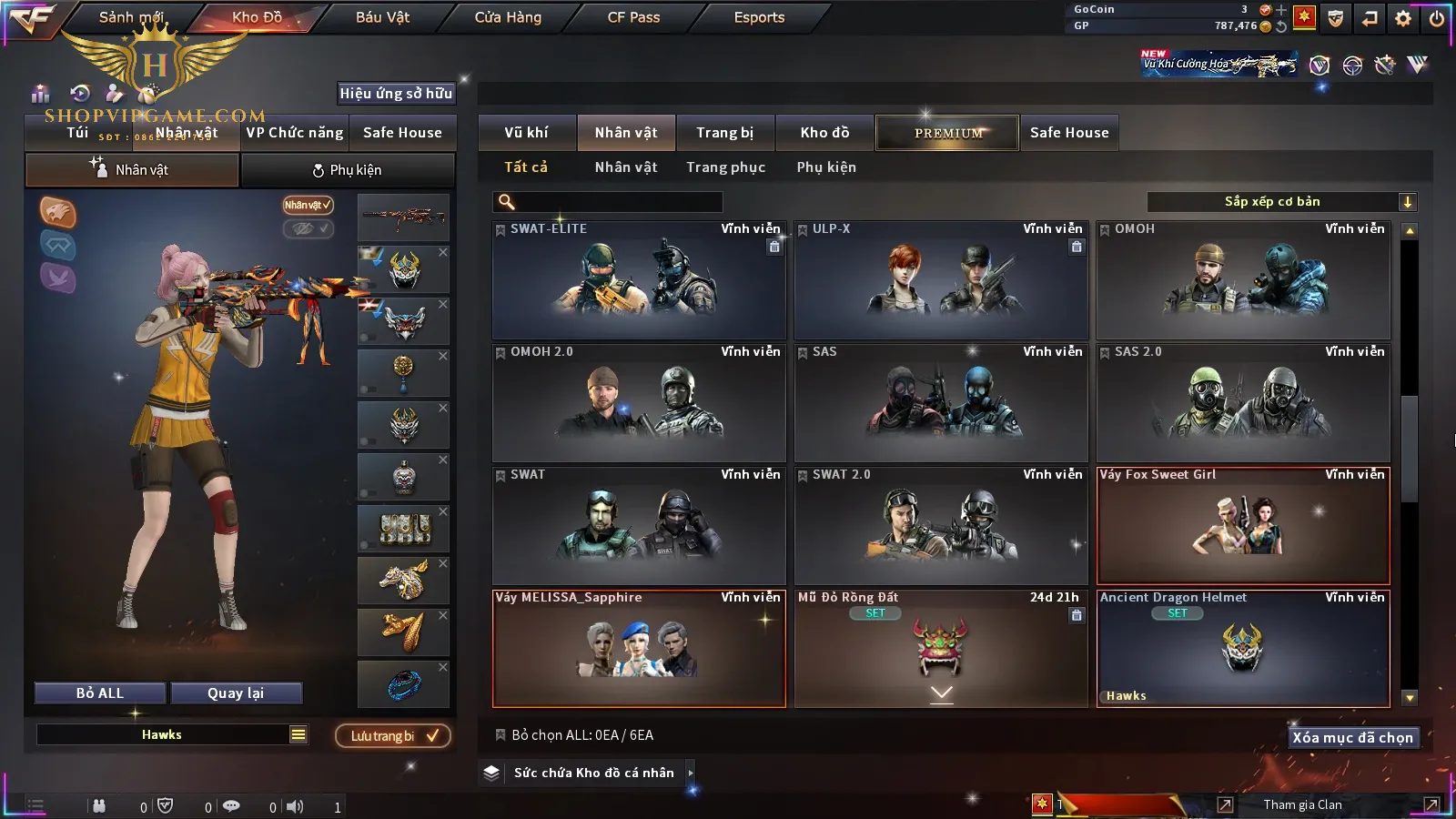1456x819 pixels.
Task: Show the Trang phục sub-category
Action: (725, 167)
